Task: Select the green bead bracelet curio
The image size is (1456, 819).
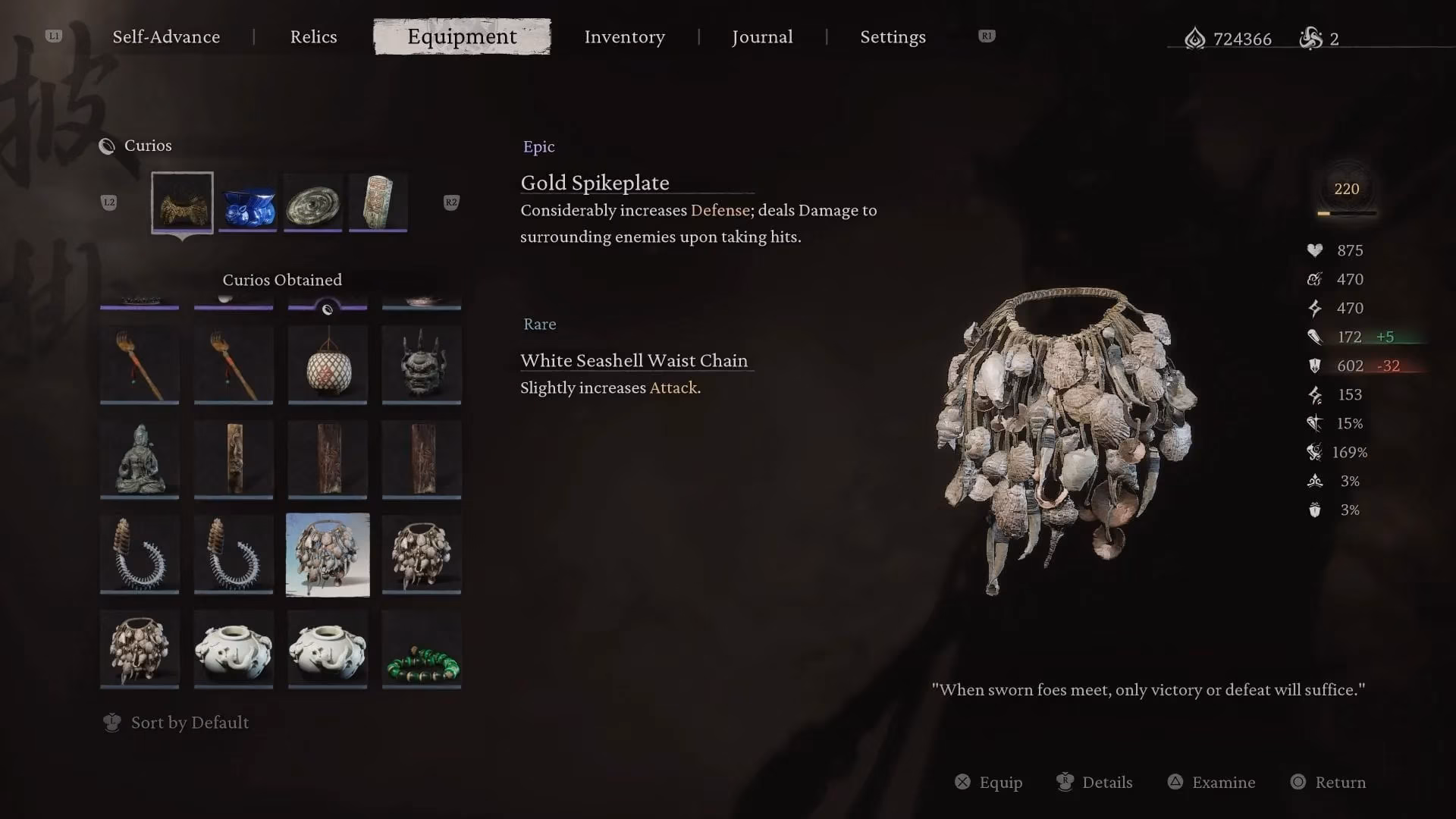Action: point(422,648)
